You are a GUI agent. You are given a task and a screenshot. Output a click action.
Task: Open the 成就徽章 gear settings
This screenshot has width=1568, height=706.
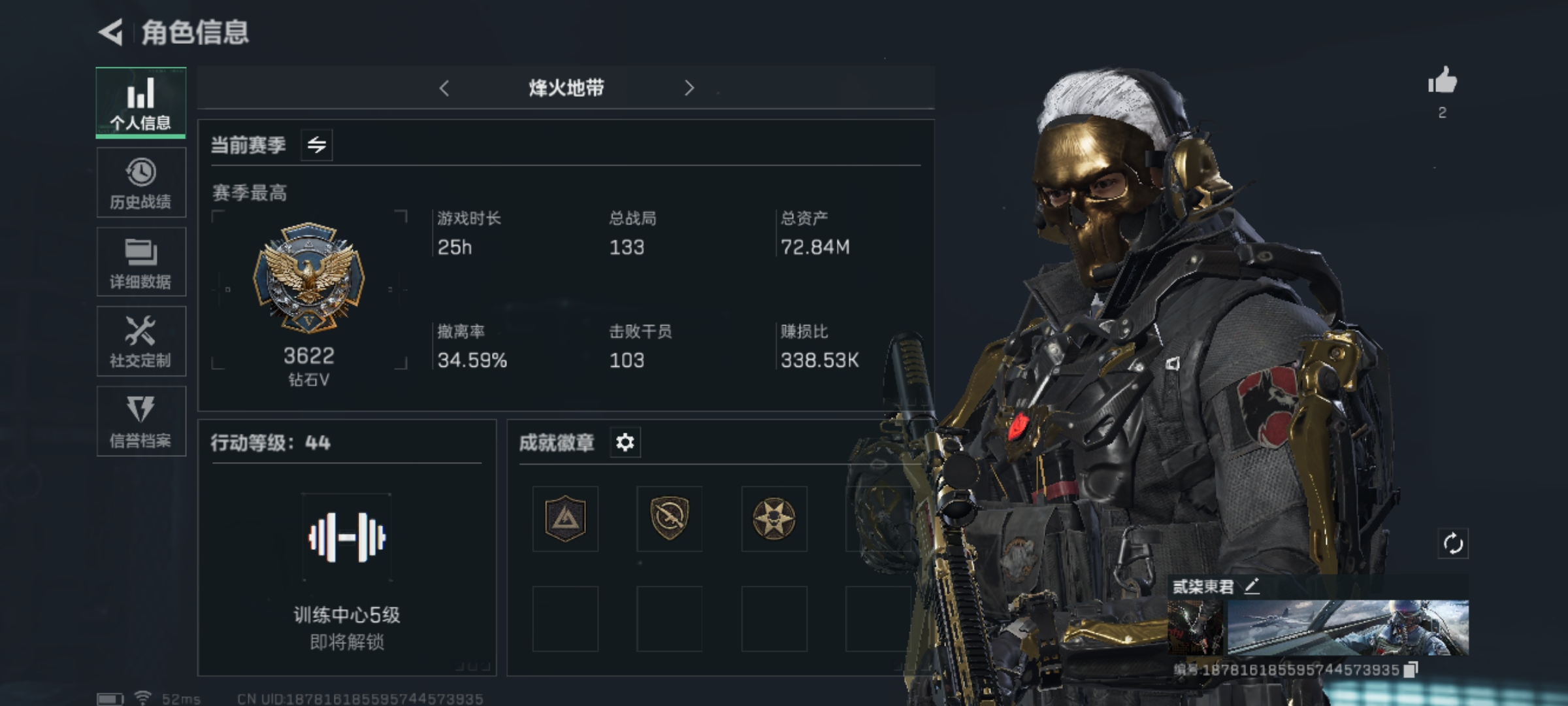pyautogui.click(x=625, y=443)
